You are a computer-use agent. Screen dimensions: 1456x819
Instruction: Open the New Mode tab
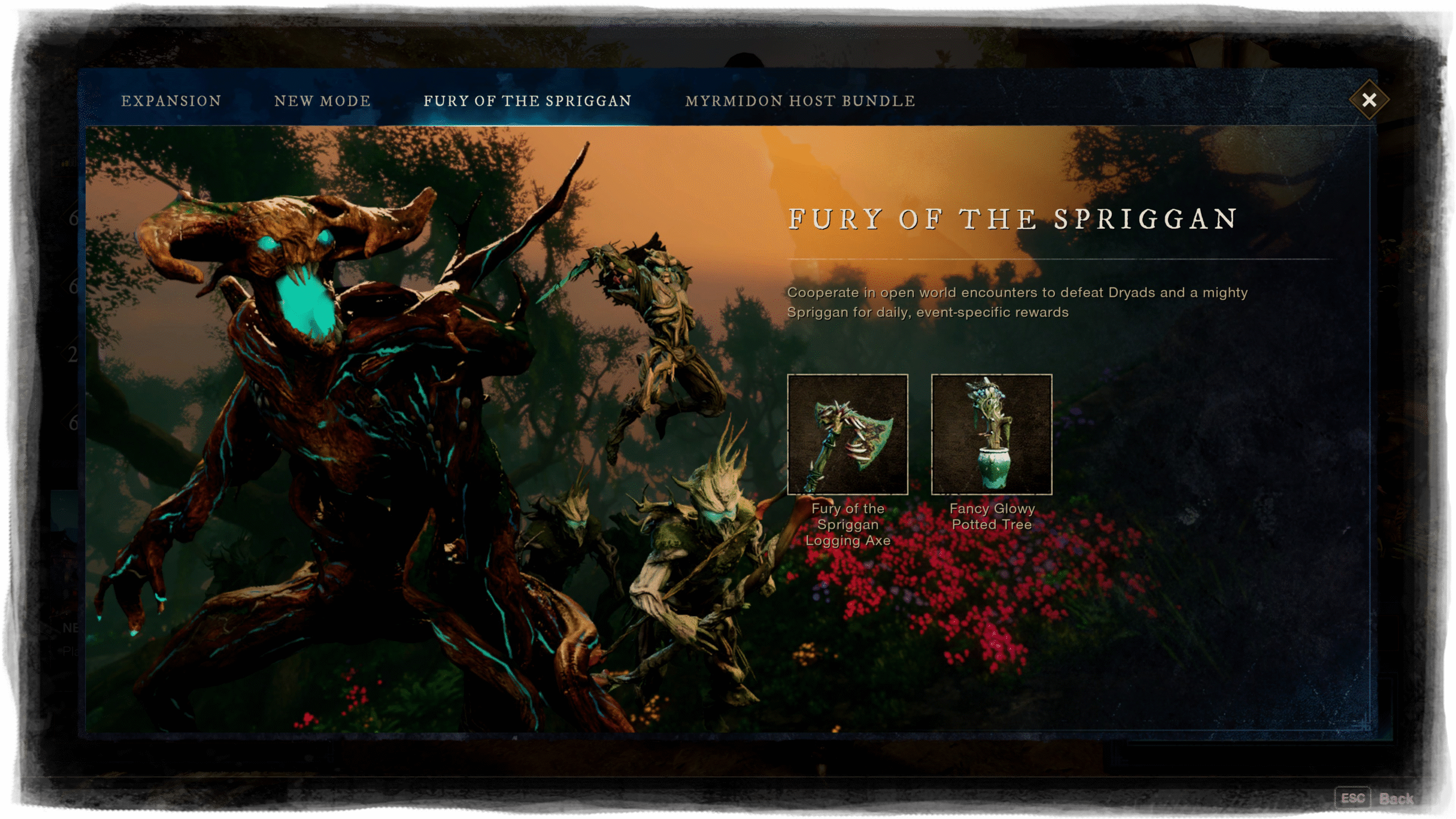click(x=322, y=101)
